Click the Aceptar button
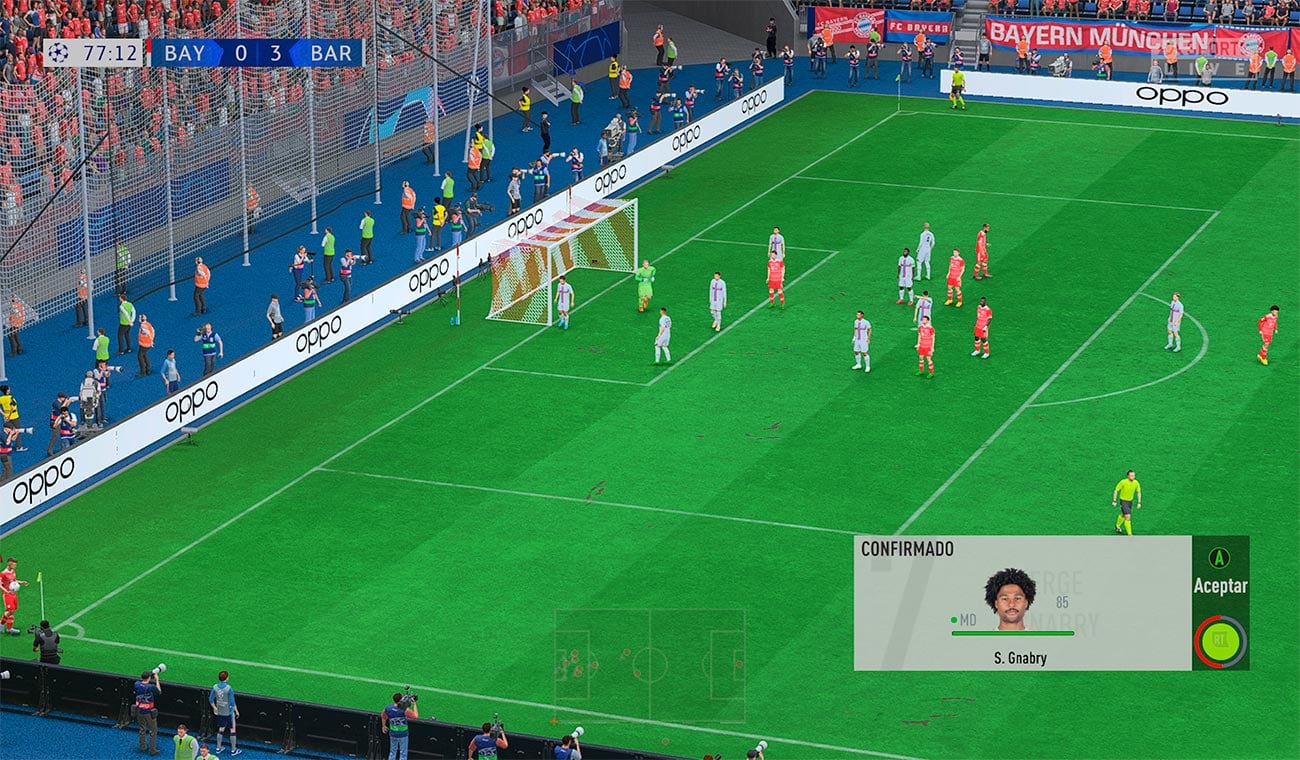Viewport: 1300px width, 760px height. (1219, 587)
